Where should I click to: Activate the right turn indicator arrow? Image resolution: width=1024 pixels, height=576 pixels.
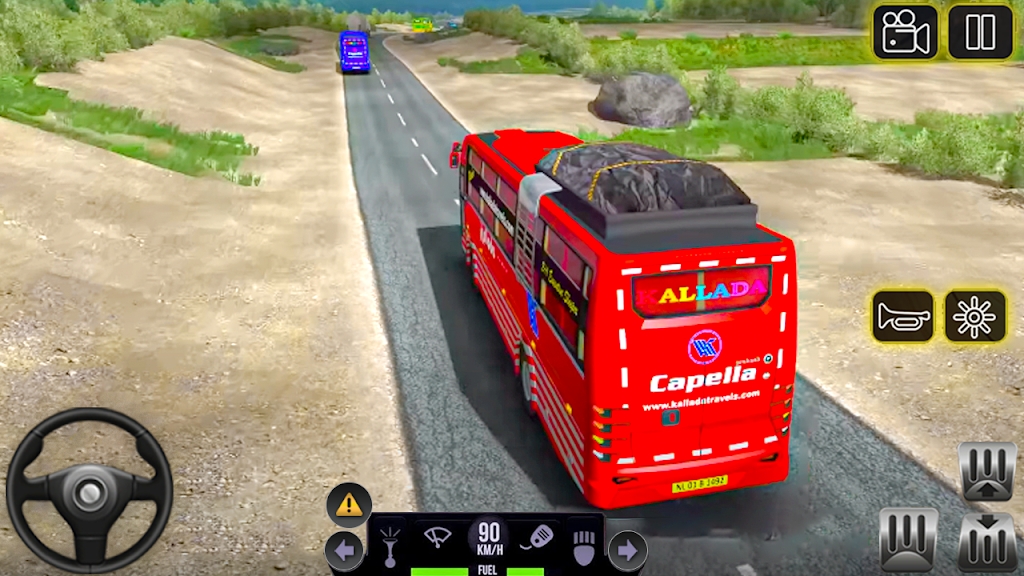[x=627, y=550]
